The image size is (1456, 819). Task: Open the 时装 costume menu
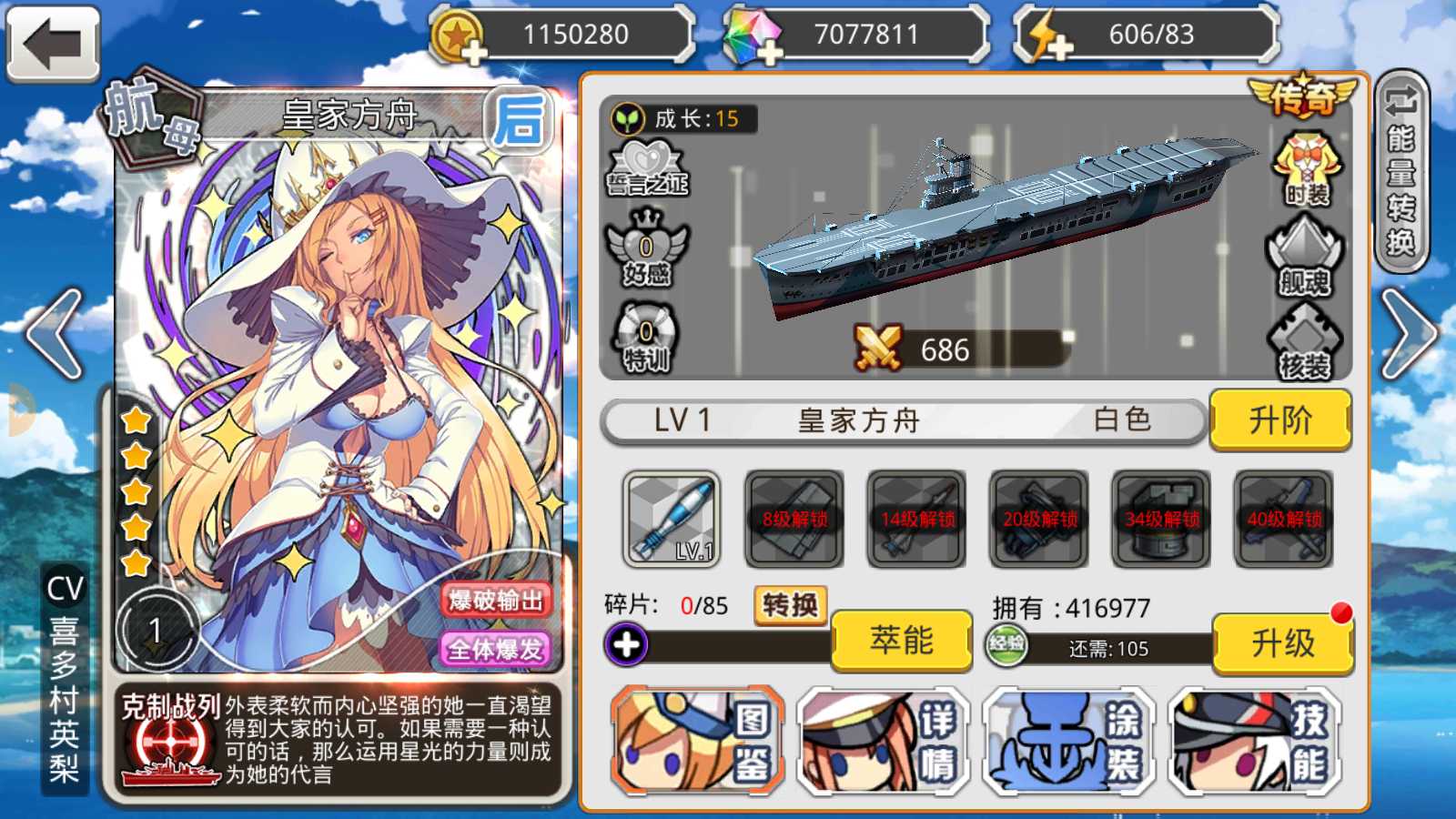pyautogui.click(x=1307, y=168)
